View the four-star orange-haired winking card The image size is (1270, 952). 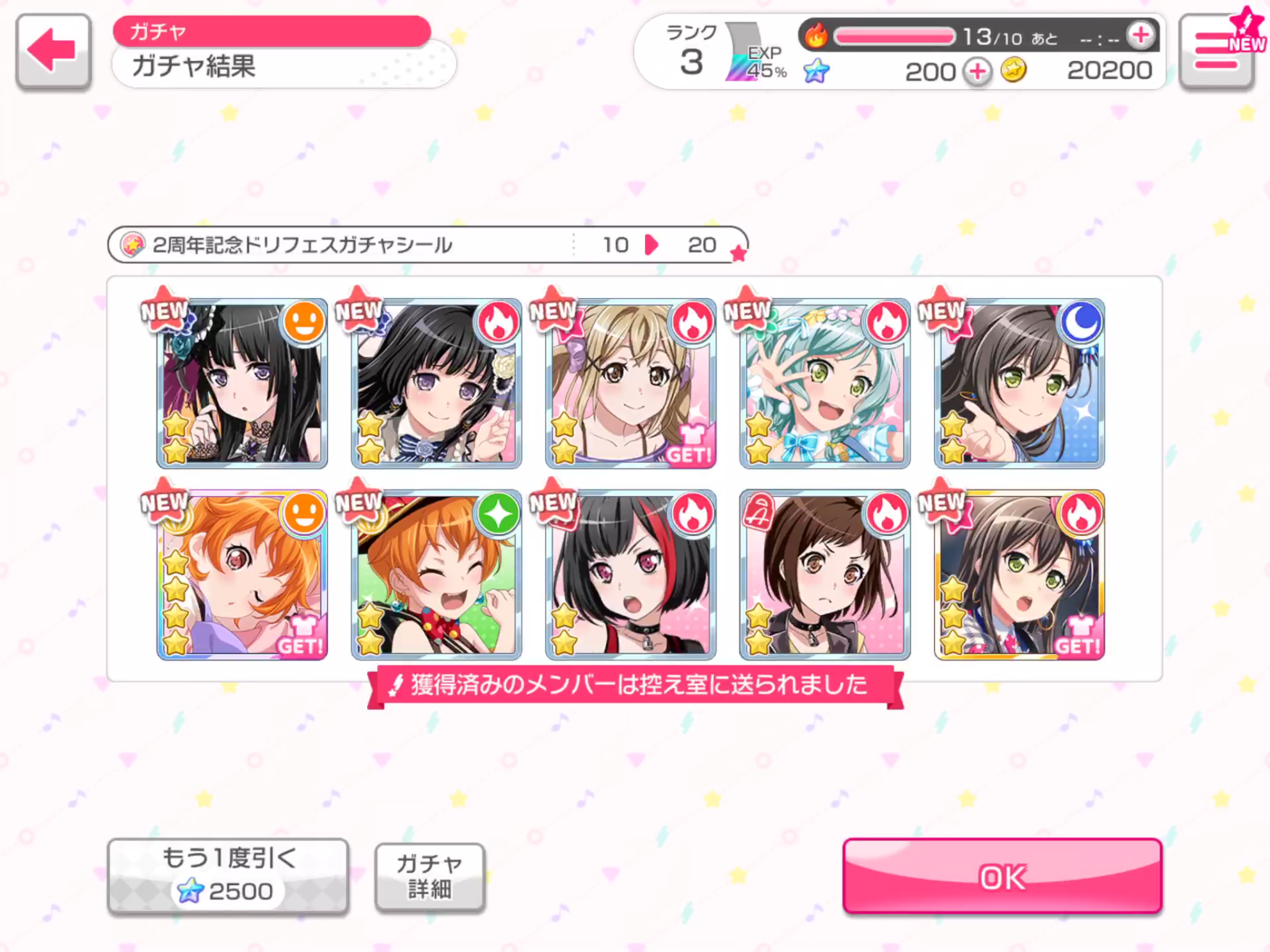pos(242,575)
